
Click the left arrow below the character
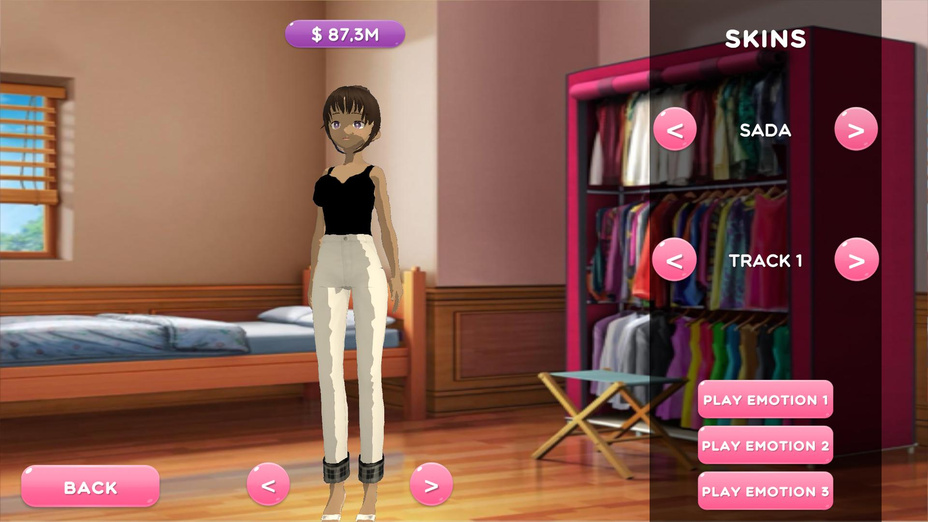[268, 485]
